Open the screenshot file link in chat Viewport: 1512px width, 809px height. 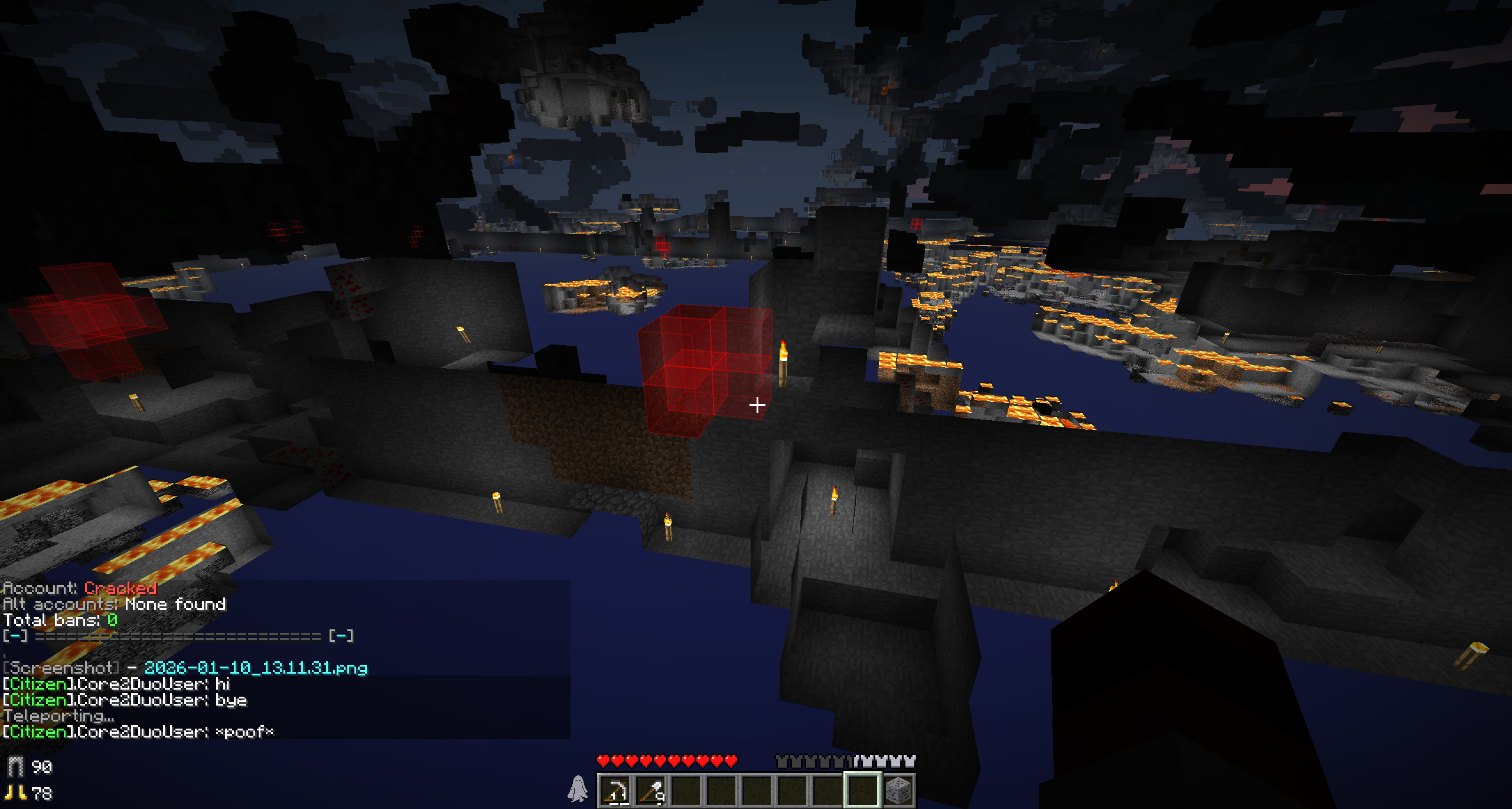[256, 668]
